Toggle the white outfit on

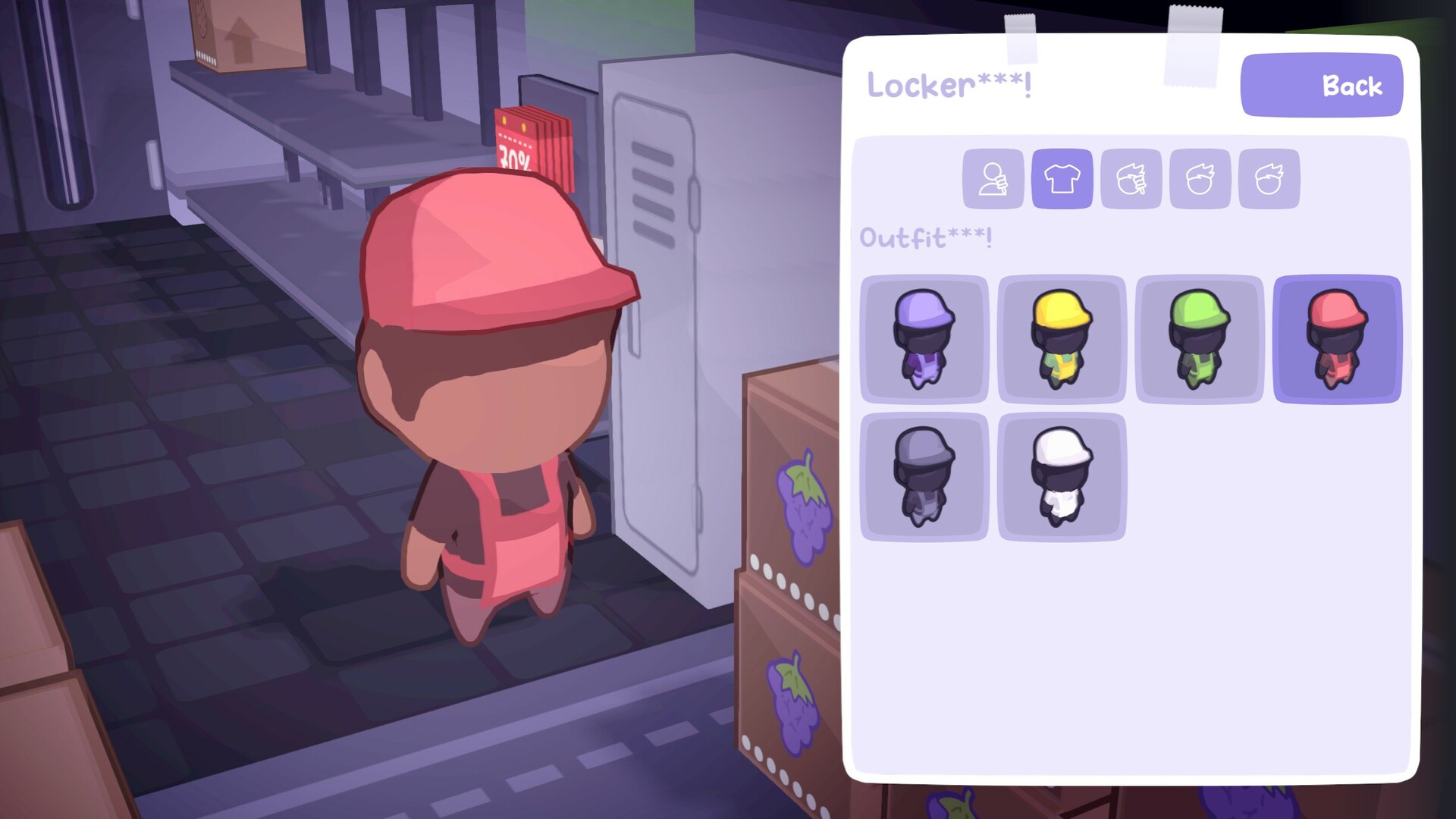click(x=1061, y=477)
